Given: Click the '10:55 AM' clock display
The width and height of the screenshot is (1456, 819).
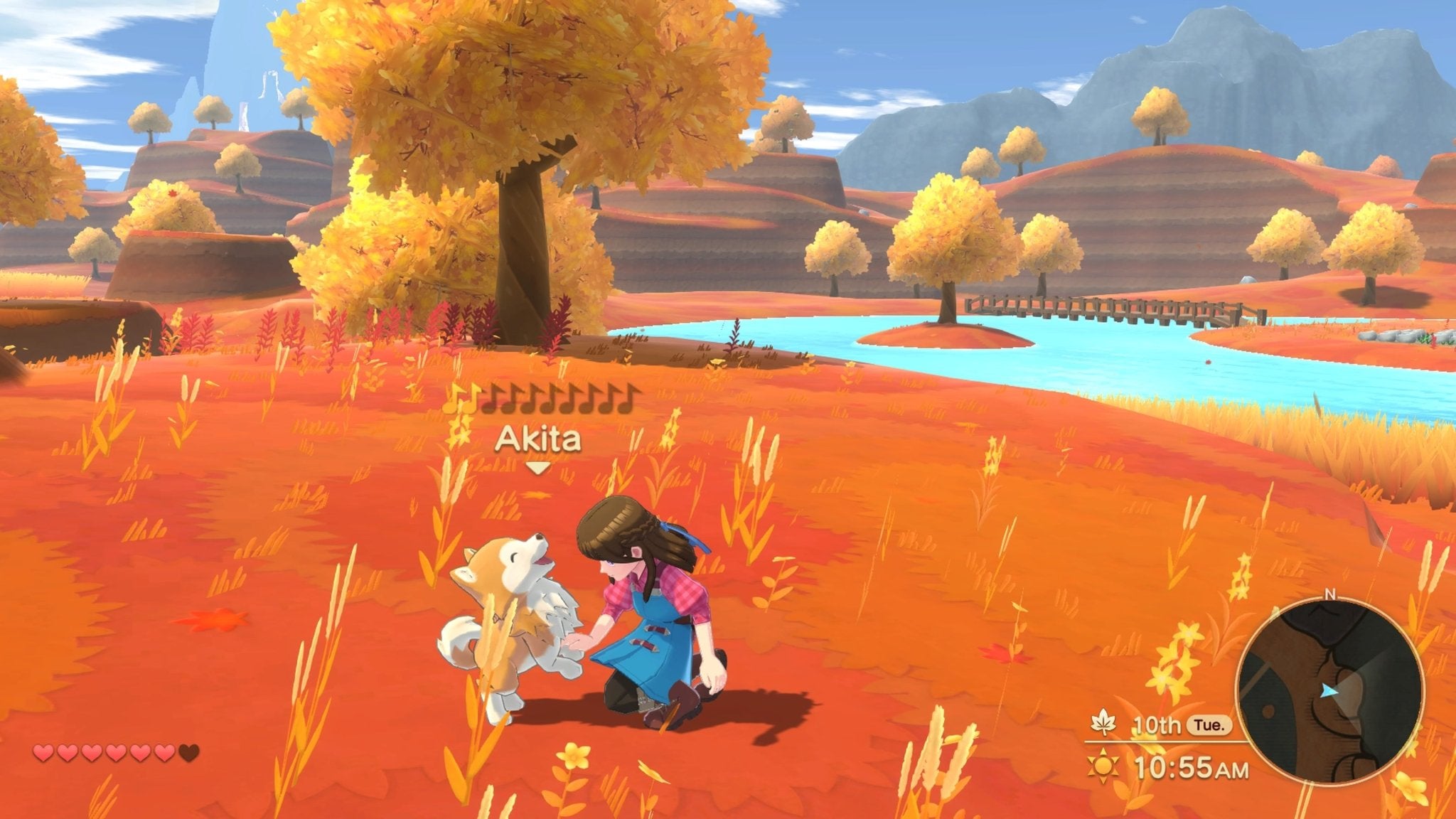Looking at the screenshot, I should (1192, 768).
